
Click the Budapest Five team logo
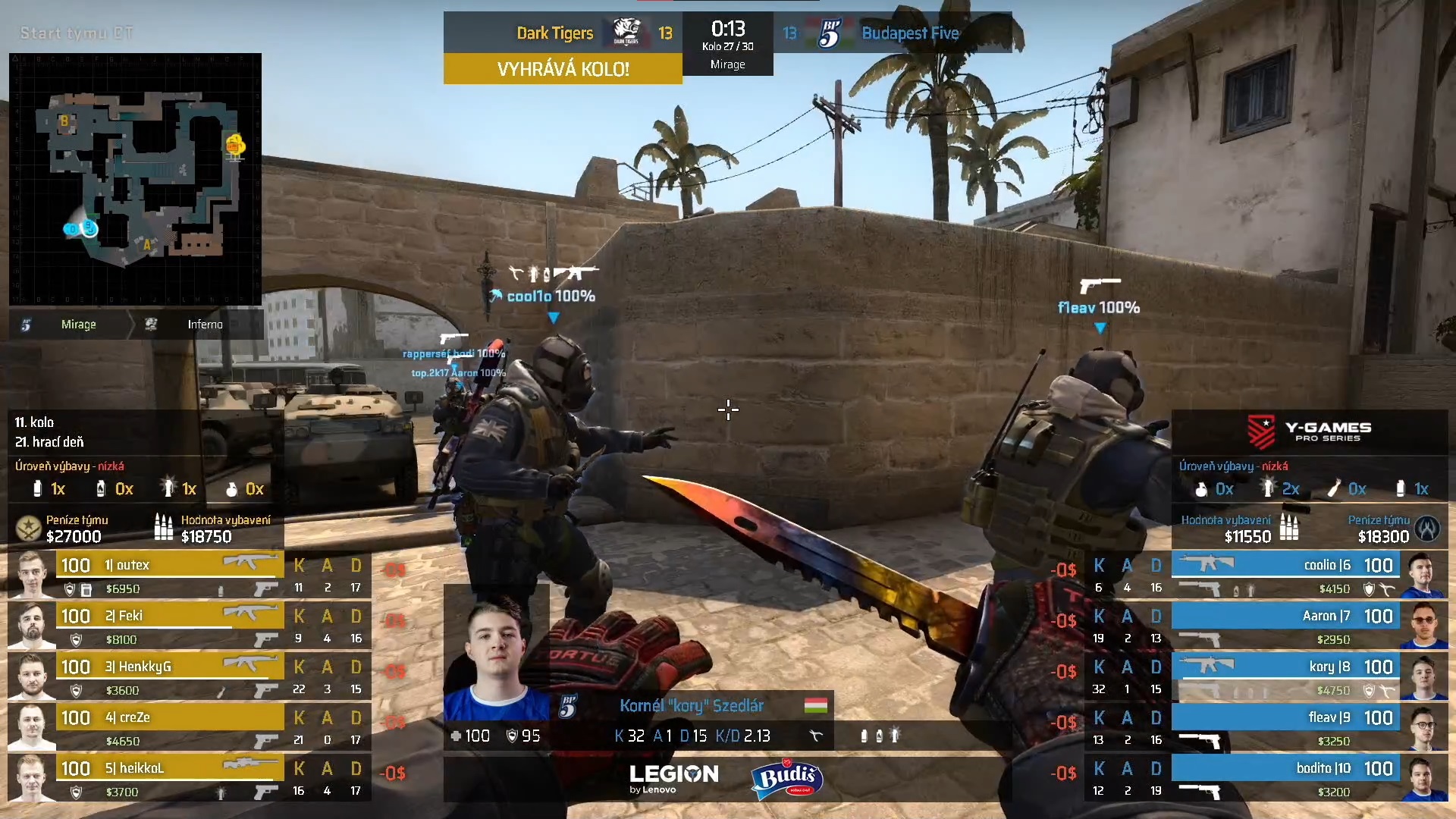(x=830, y=33)
